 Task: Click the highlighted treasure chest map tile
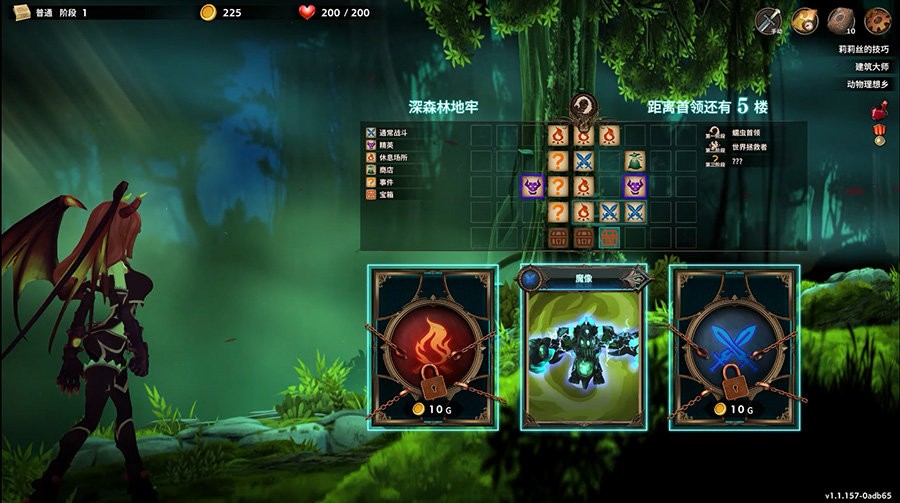pyautogui.click(x=609, y=237)
